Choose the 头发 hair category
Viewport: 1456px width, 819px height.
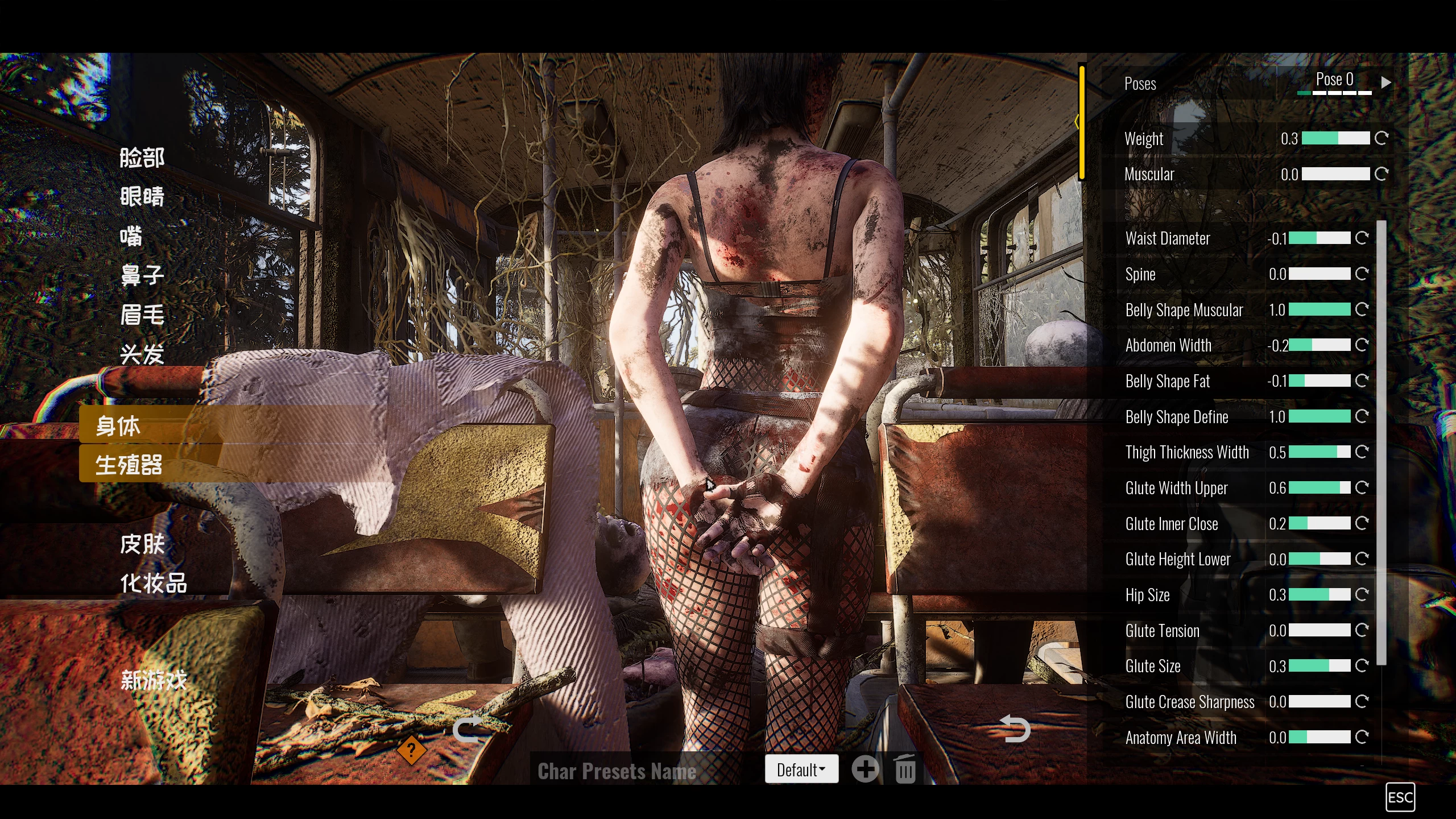[x=142, y=354]
